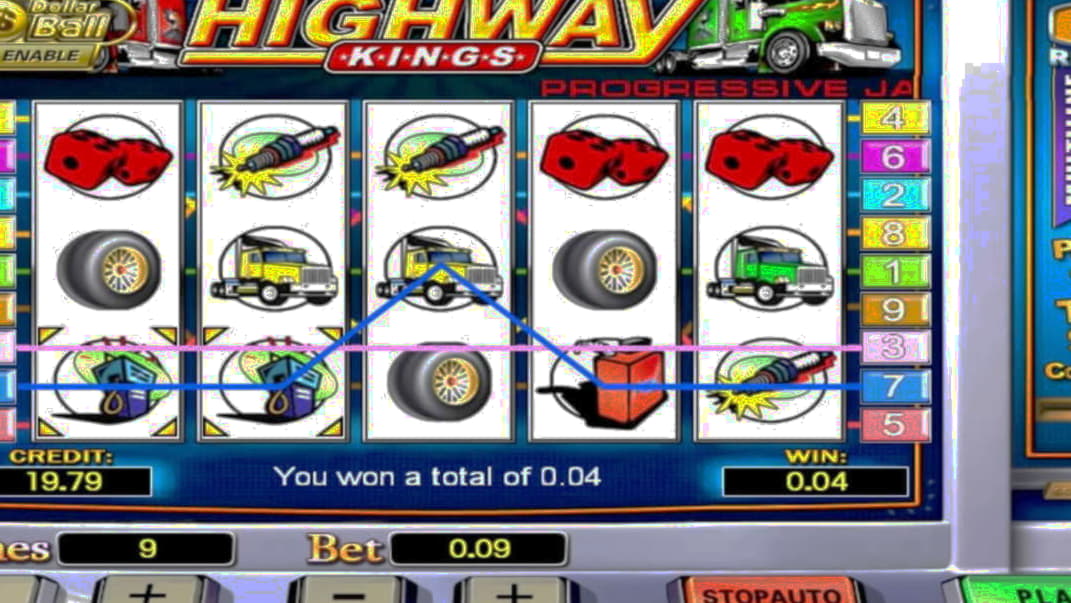Choose payline number 2 marker
This screenshot has width=1071, height=603.
tap(894, 194)
